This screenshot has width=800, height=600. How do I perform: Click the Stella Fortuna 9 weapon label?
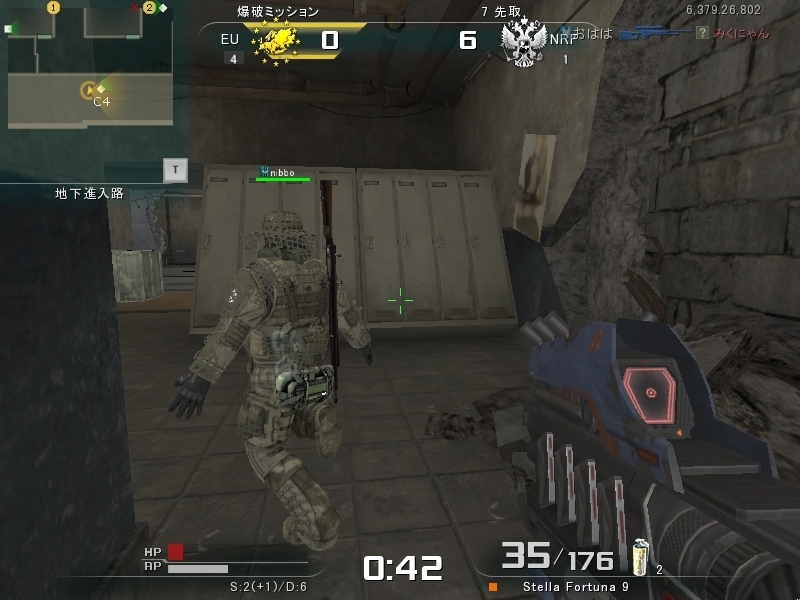tap(575, 587)
